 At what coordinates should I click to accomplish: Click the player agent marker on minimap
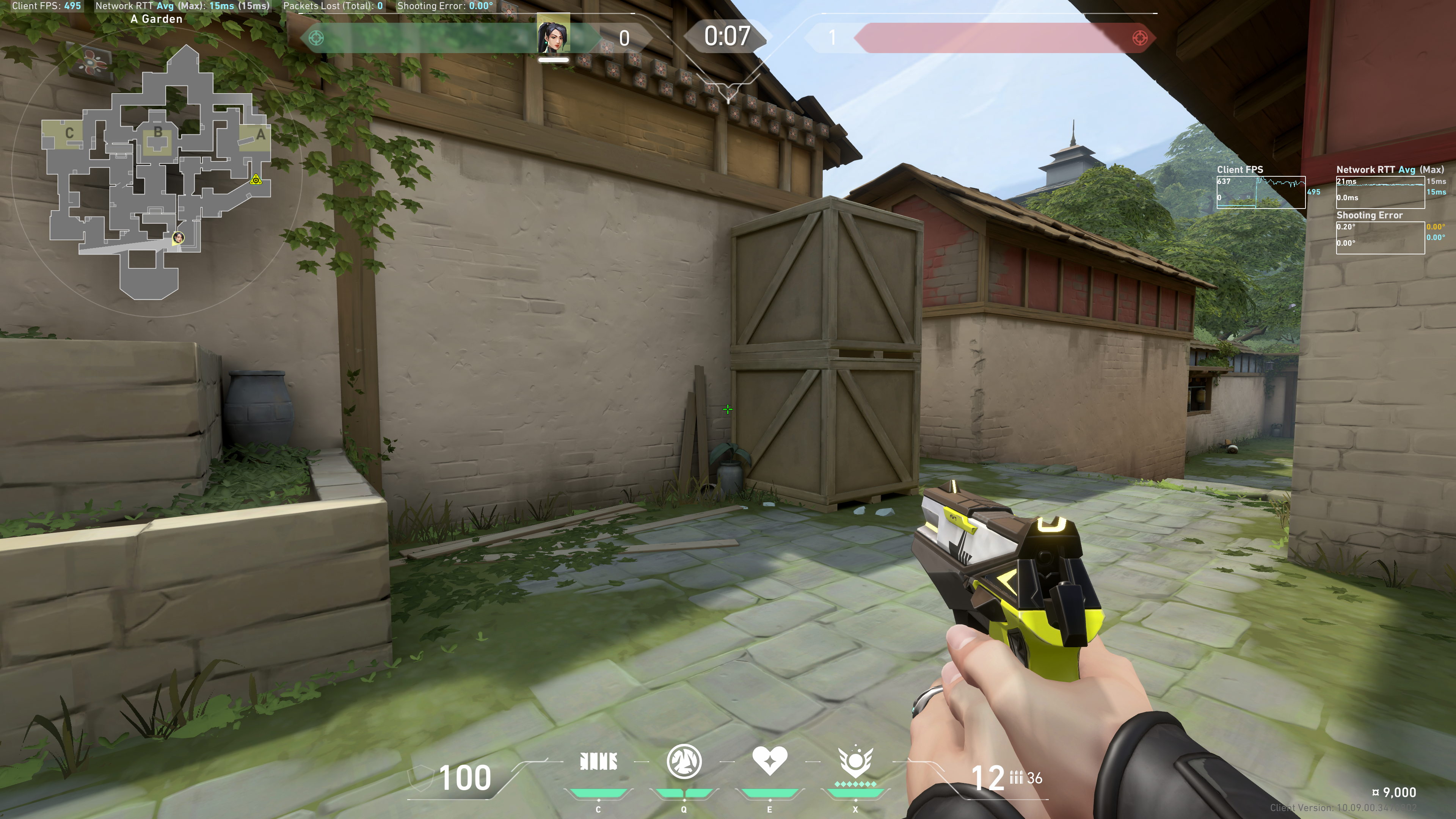[x=179, y=237]
